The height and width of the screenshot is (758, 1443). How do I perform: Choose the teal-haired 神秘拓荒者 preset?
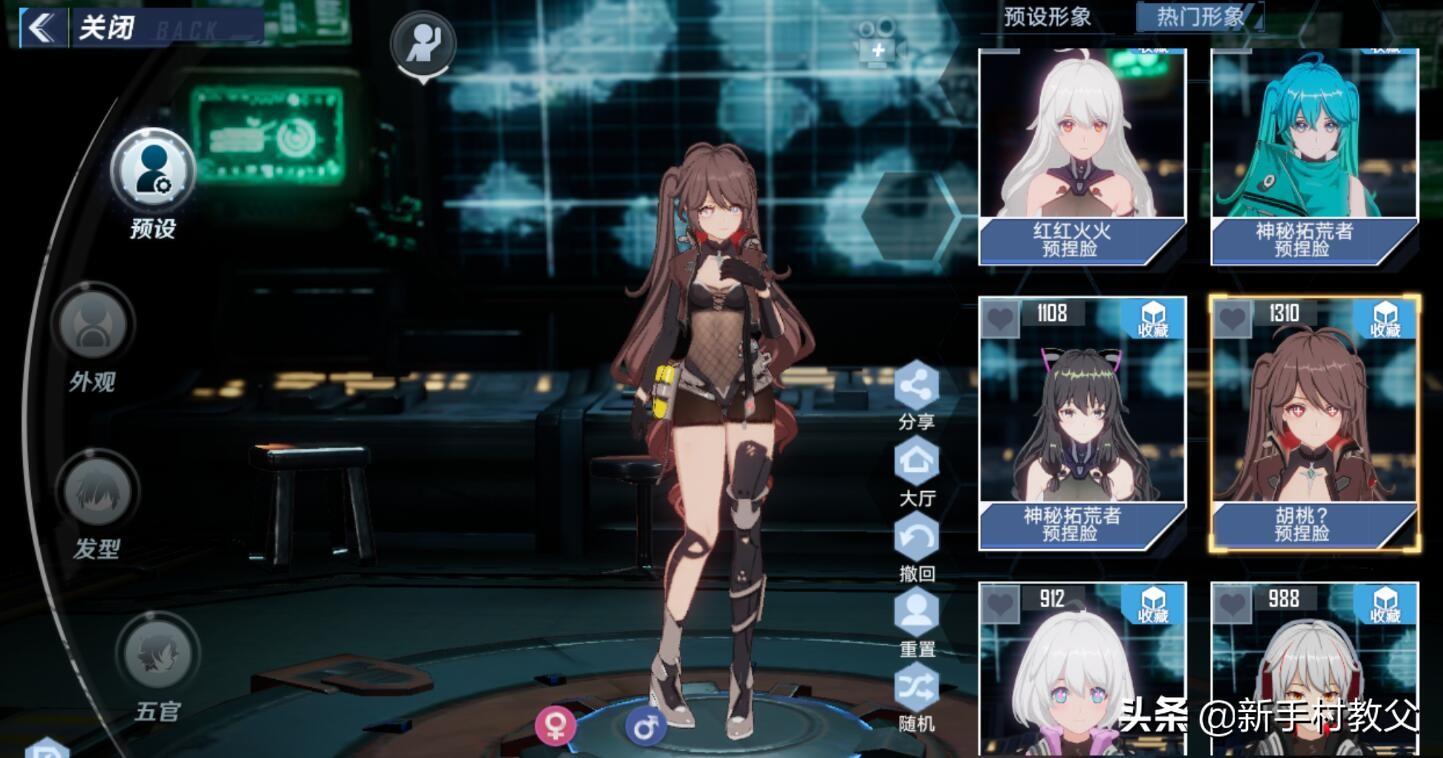[x=1314, y=155]
